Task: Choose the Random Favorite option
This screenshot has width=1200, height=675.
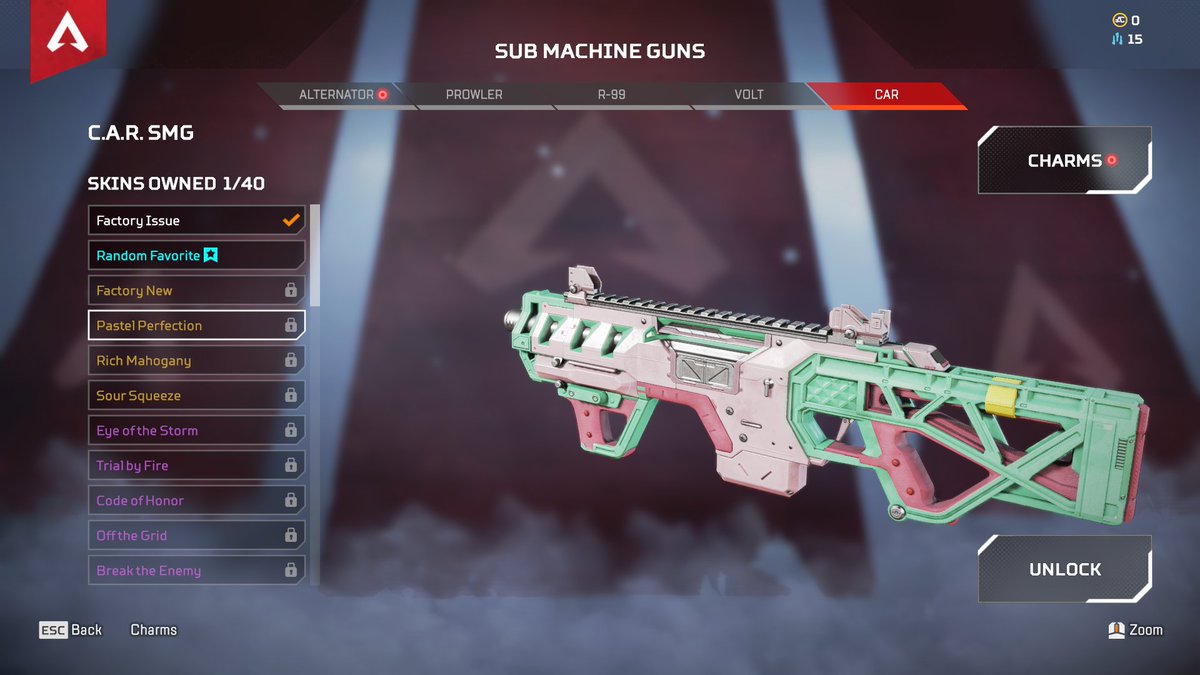Action: (196, 256)
